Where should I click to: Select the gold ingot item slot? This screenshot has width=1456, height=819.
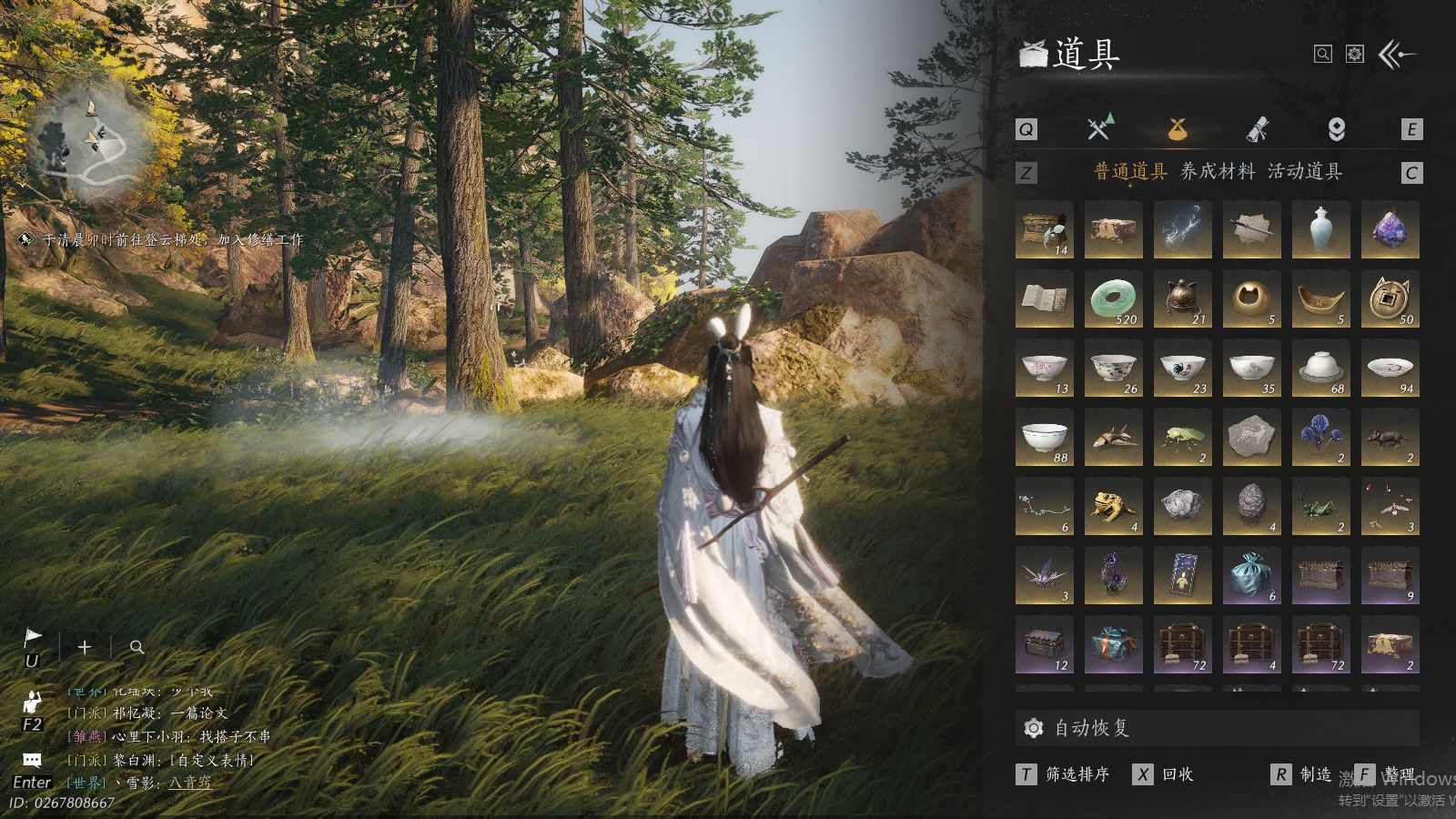1320,299
